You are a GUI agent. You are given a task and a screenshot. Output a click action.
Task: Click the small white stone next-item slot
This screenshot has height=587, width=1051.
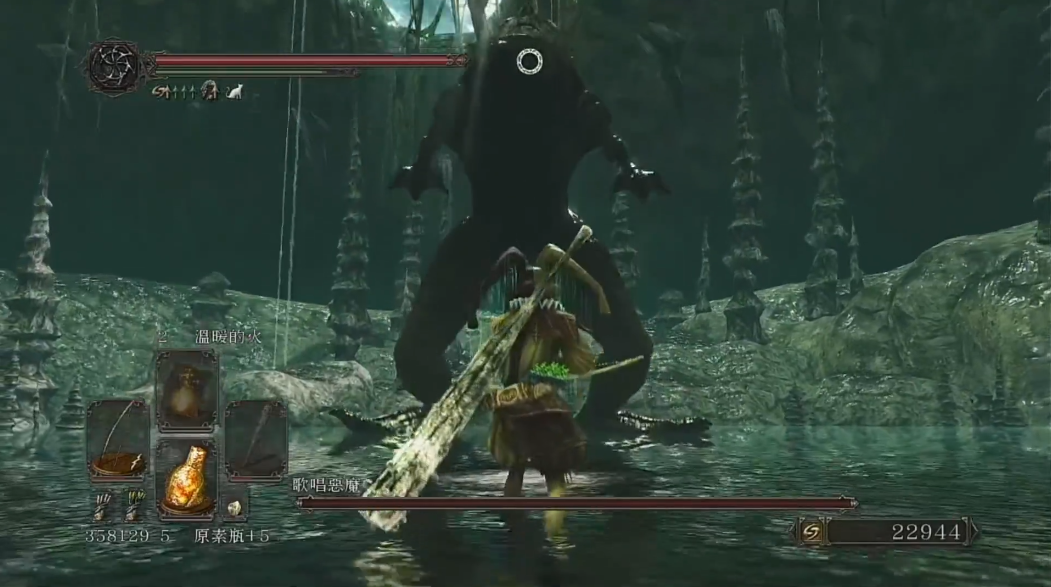[235, 507]
